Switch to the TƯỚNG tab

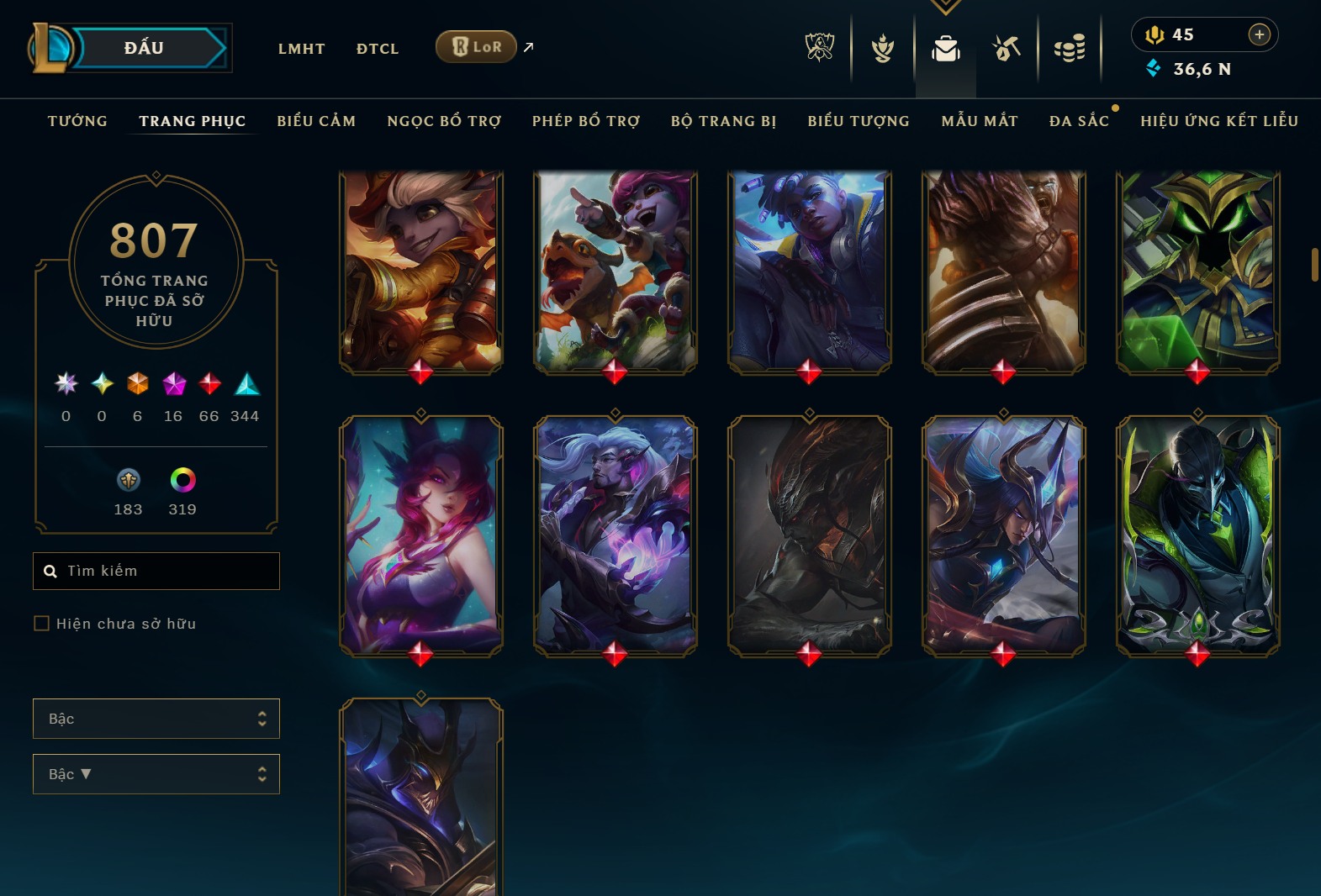tap(77, 121)
